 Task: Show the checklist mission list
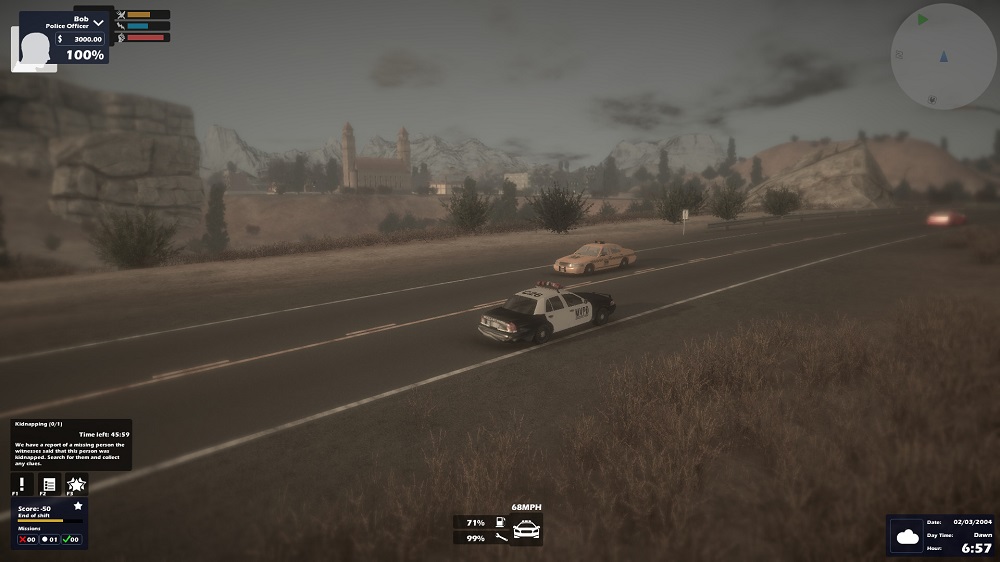coord(49,483)
